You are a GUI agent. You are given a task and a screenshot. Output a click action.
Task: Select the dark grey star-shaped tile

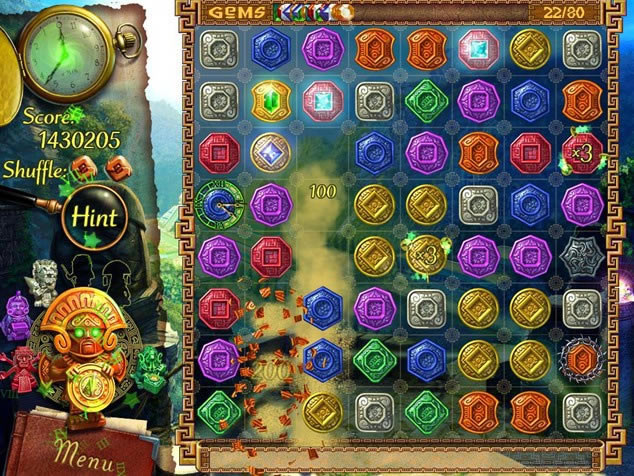(581, 255)
